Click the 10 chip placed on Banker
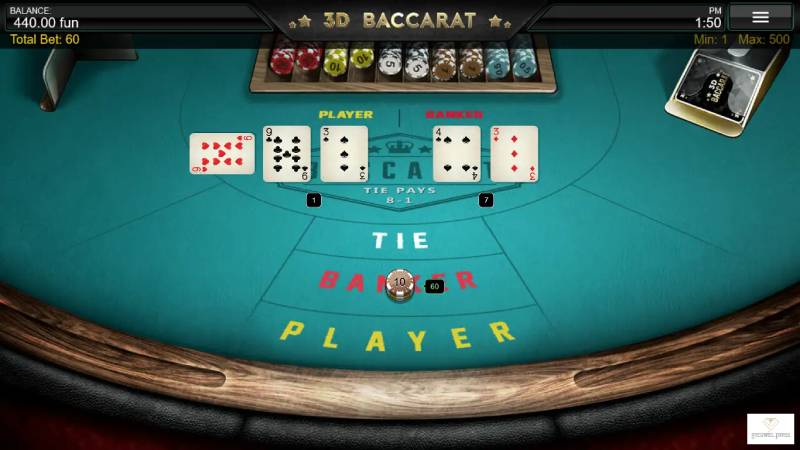Screen dimensions: 800x450 click(400, 284)
